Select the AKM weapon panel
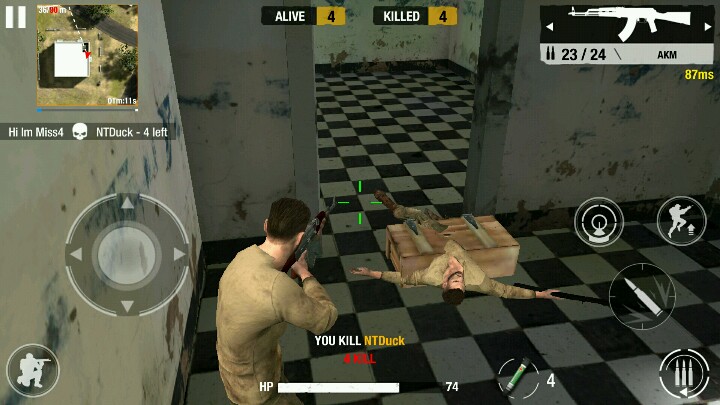This screenshot has width=720, height=405. tap(627, 34)
